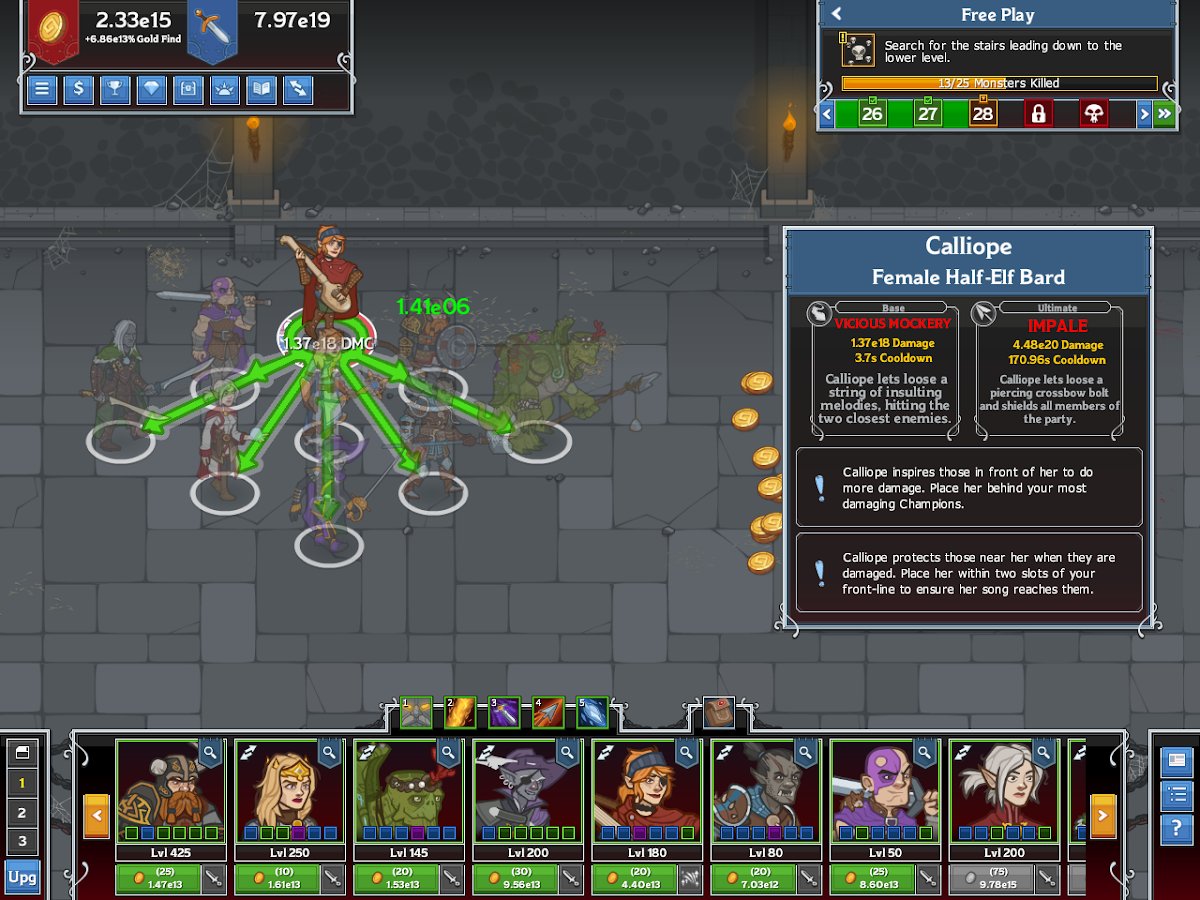Open the open-book button
Image resolution: width=1200 pixels, height=900 pixels.
(x=262, y=90)
